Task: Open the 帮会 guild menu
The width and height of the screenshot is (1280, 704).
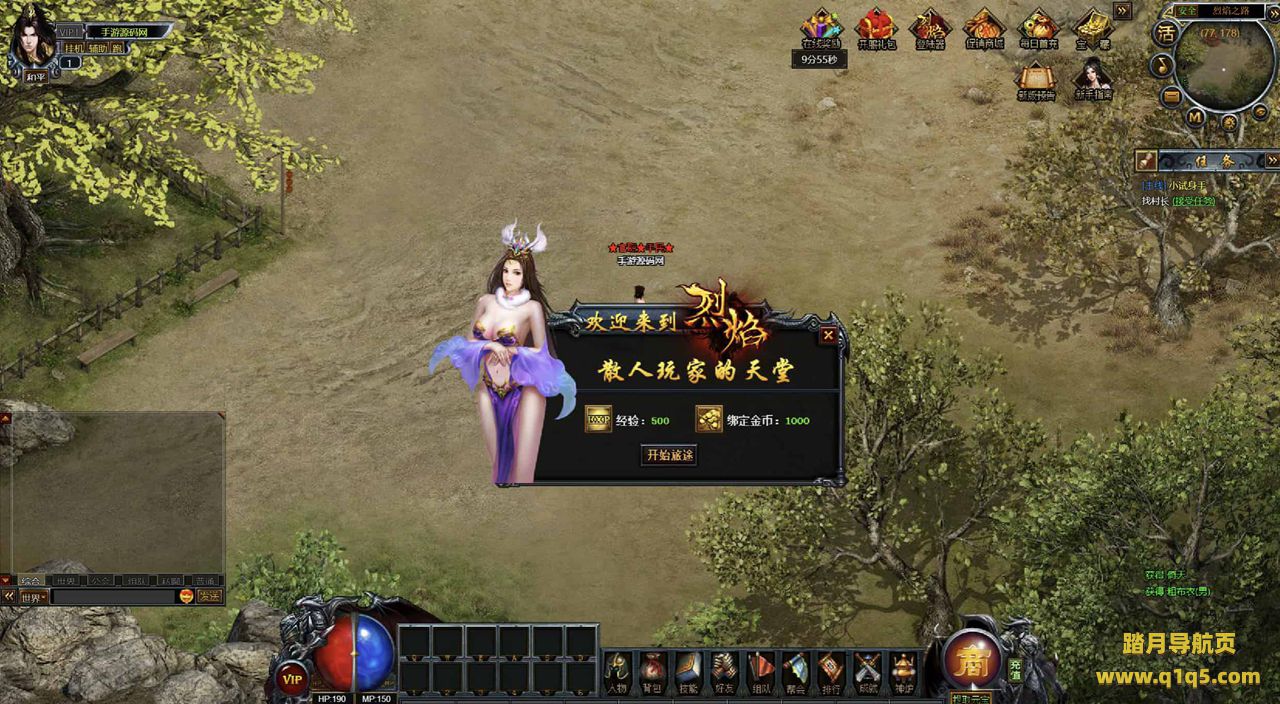Action: [796, 670]
